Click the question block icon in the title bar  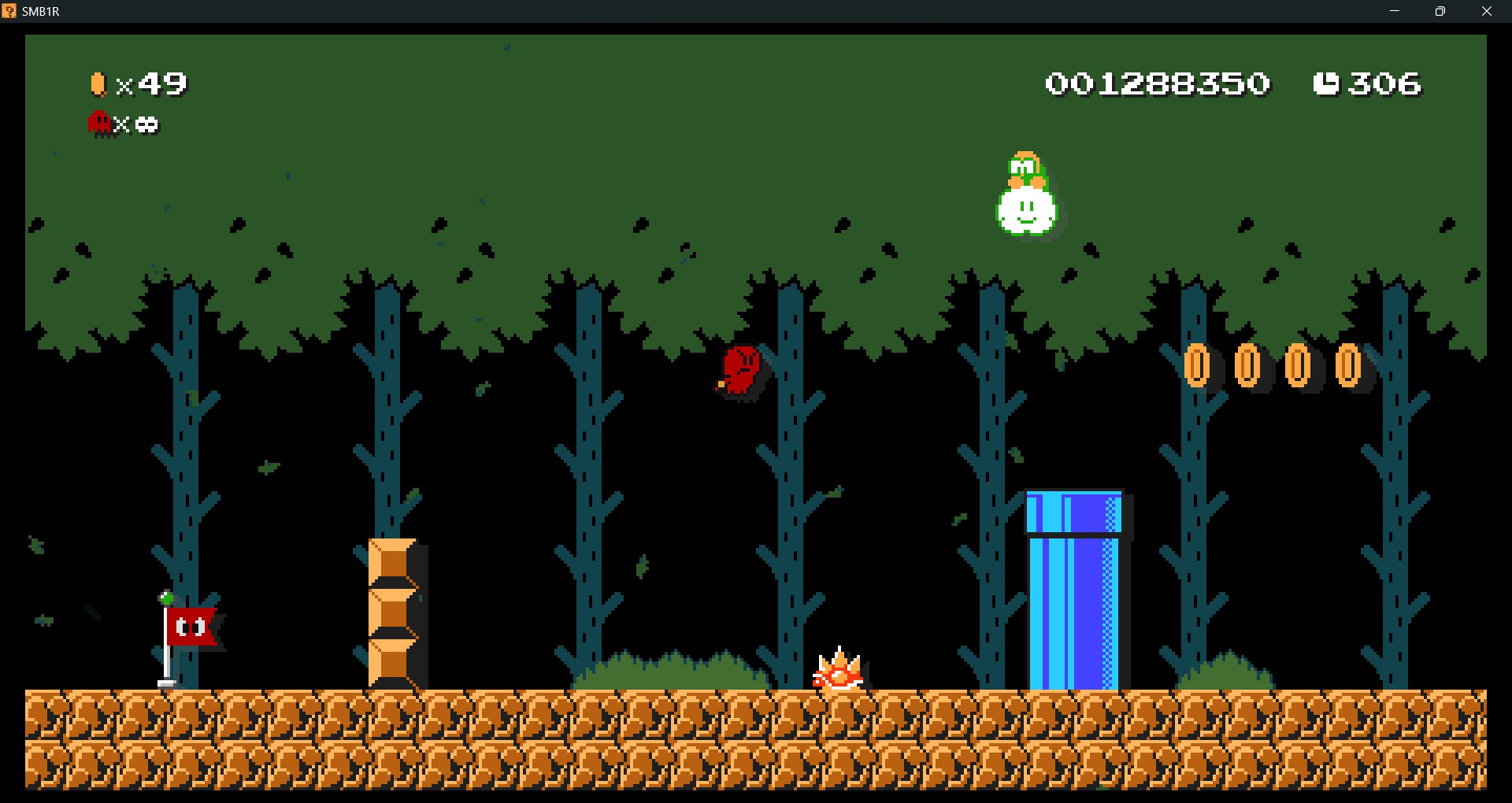point(11,11)
